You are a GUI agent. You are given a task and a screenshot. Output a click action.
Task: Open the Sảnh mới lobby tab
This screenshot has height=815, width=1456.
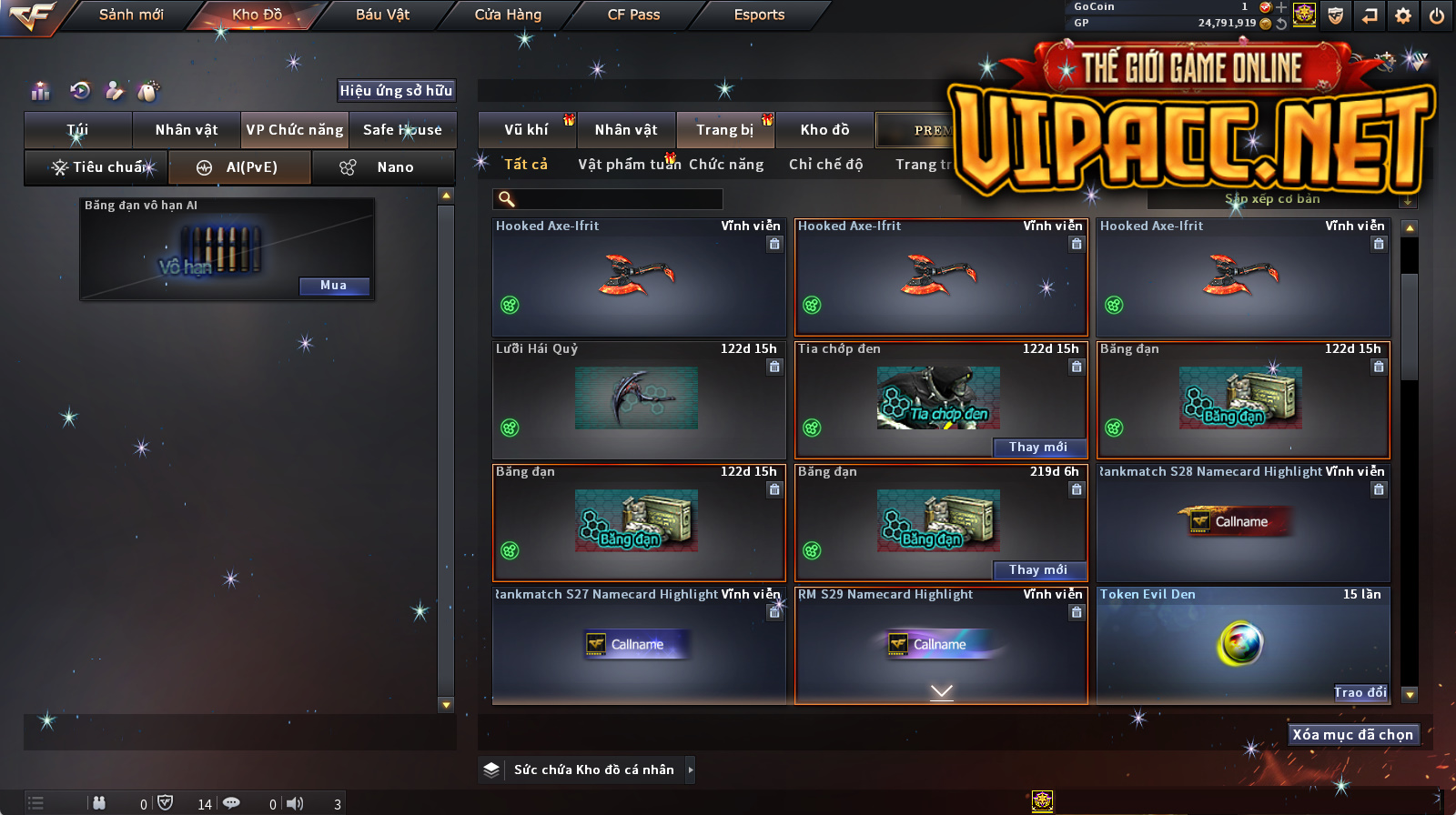(131, 15)
